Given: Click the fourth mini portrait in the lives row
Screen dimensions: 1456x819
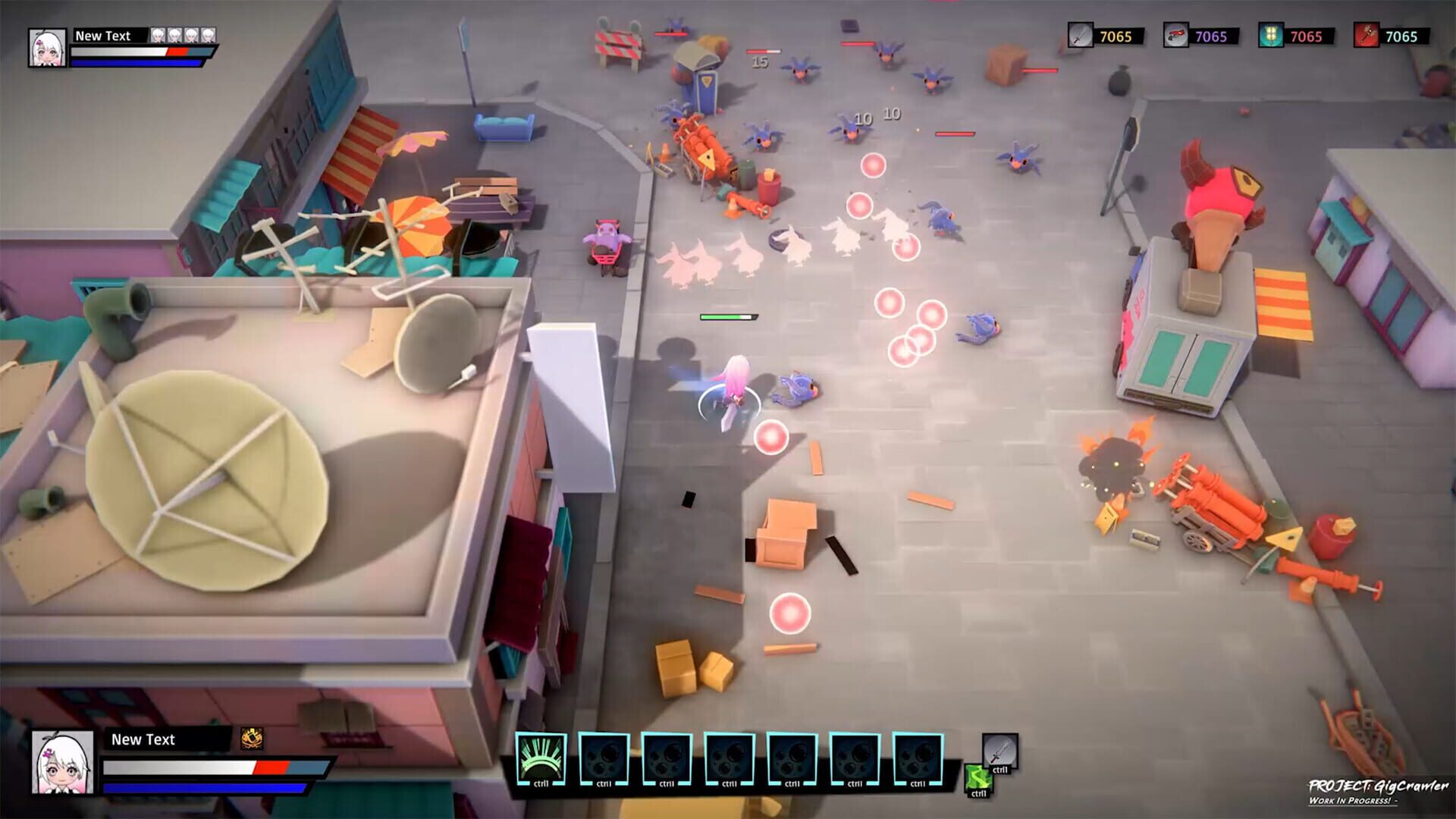Looking at the screenshot, I should tap(209, 34).
